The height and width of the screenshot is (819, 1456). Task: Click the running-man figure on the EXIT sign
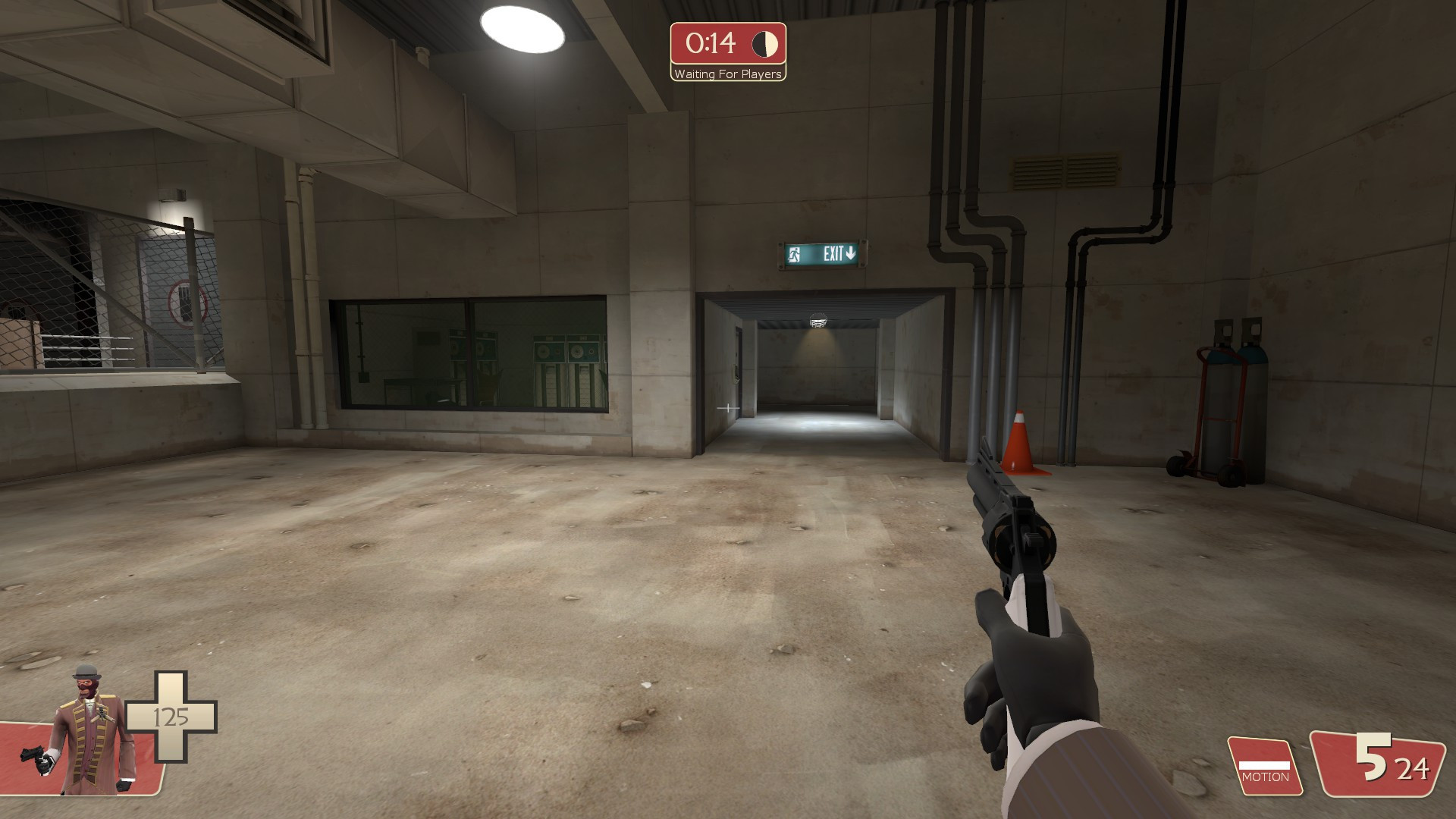pyautogui.click(x=793, y=253)
